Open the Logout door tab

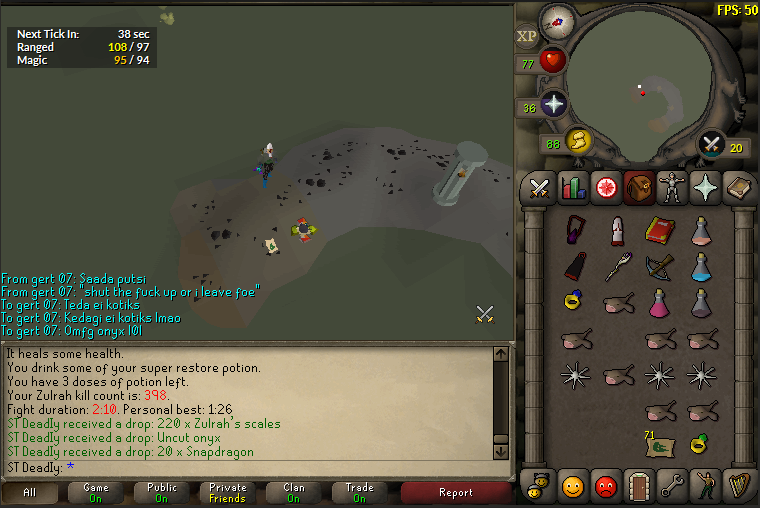point(638,486)
